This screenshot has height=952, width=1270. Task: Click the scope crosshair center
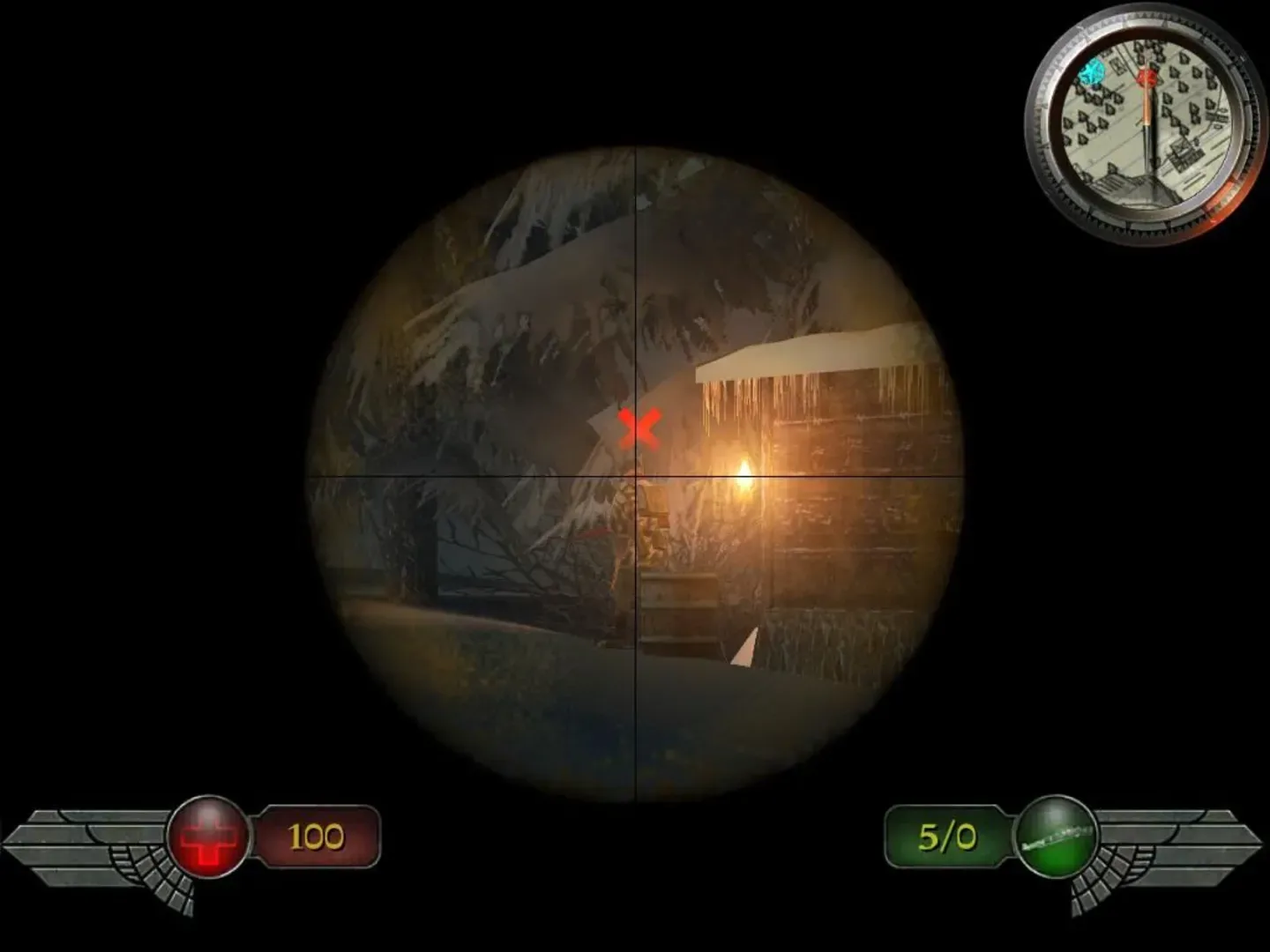pyautogui.click(x=637, y=476)
